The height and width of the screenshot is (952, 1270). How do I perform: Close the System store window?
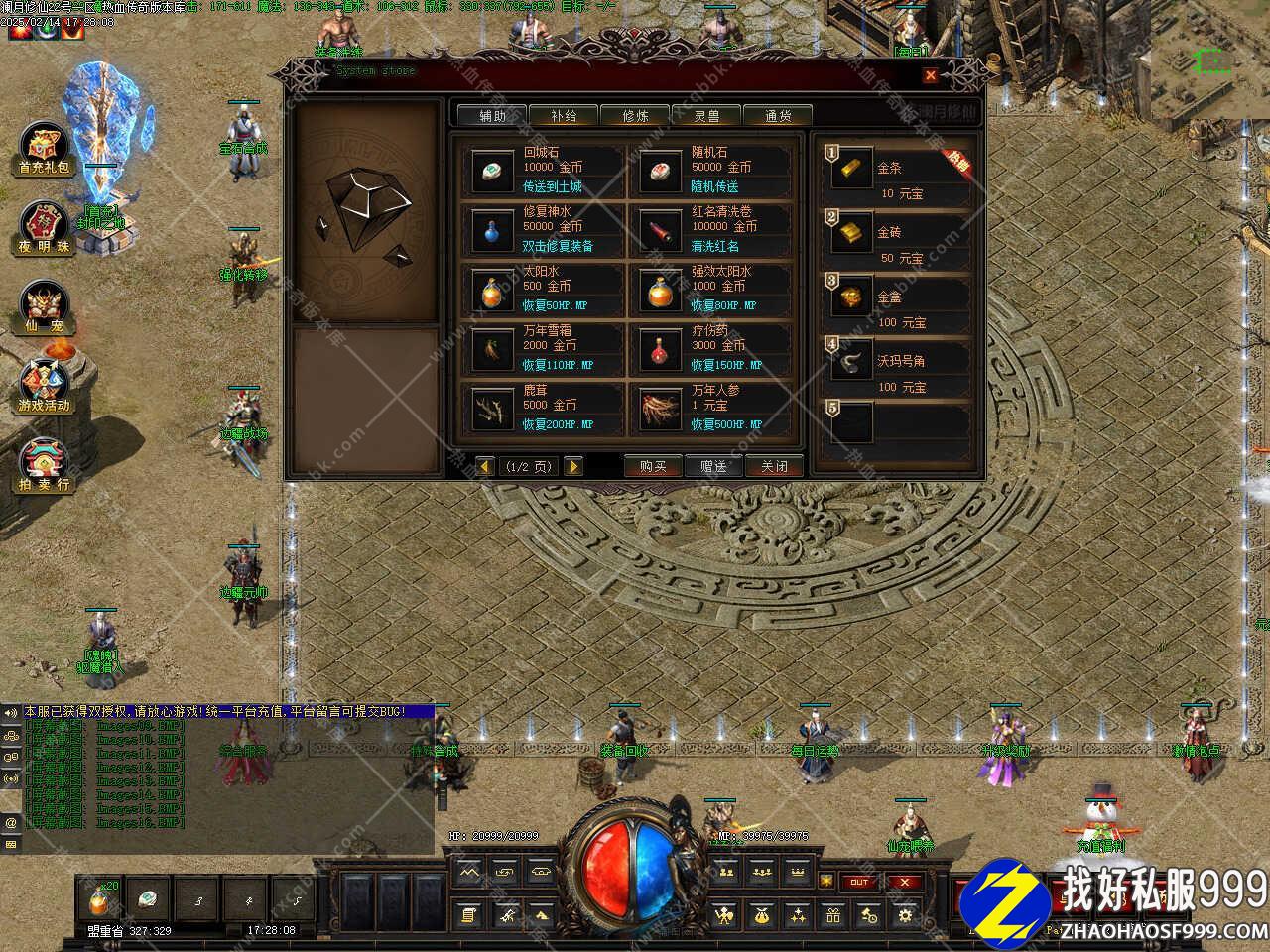930,75
